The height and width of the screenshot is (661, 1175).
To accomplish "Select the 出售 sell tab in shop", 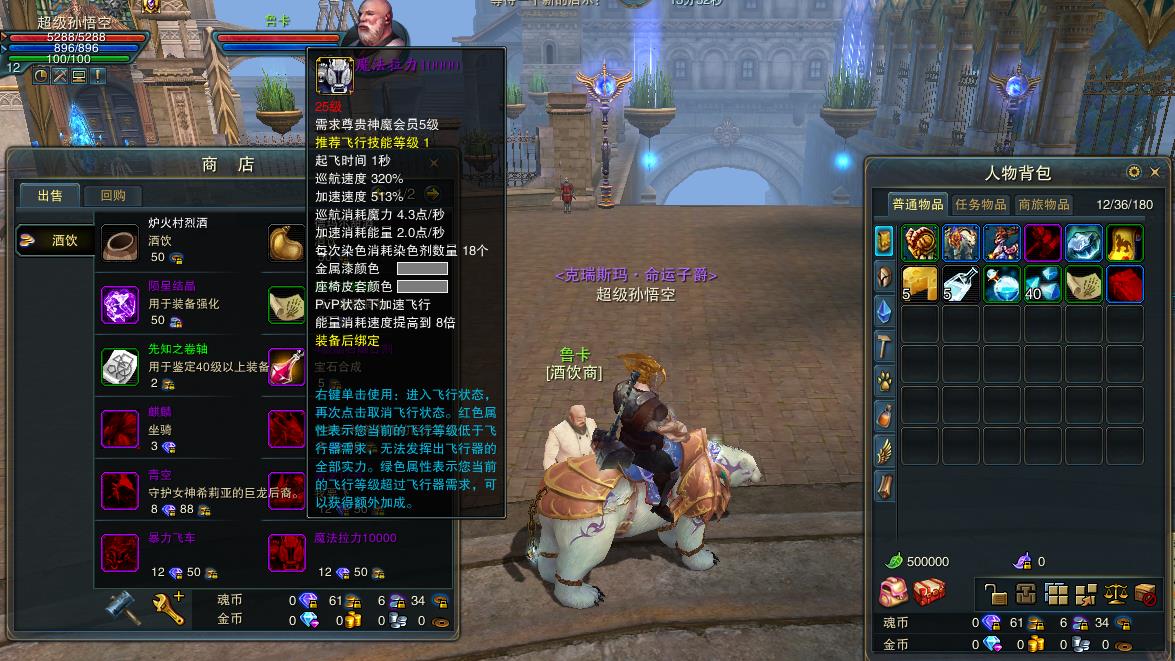I will 50,196.
